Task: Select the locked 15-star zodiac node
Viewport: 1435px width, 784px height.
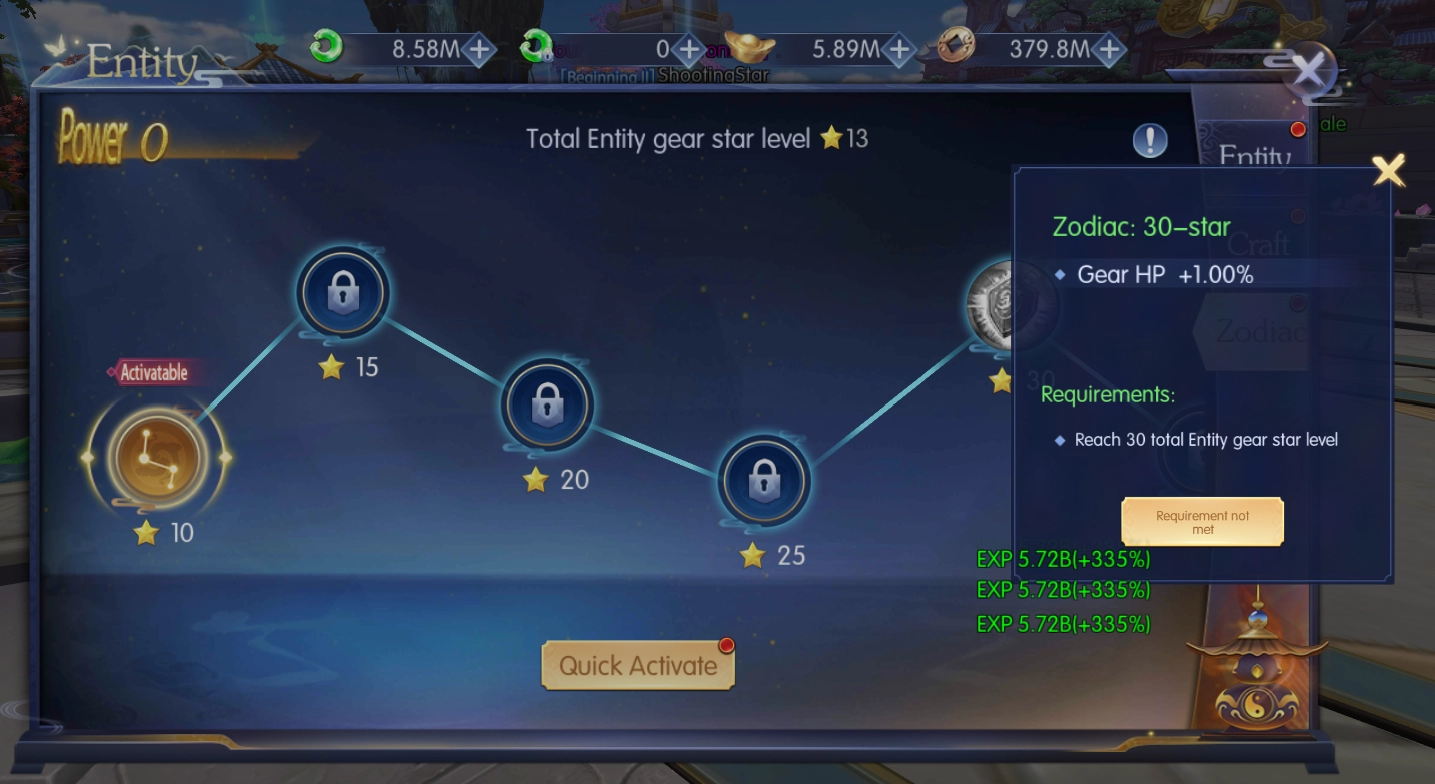Action: point(343,292)
